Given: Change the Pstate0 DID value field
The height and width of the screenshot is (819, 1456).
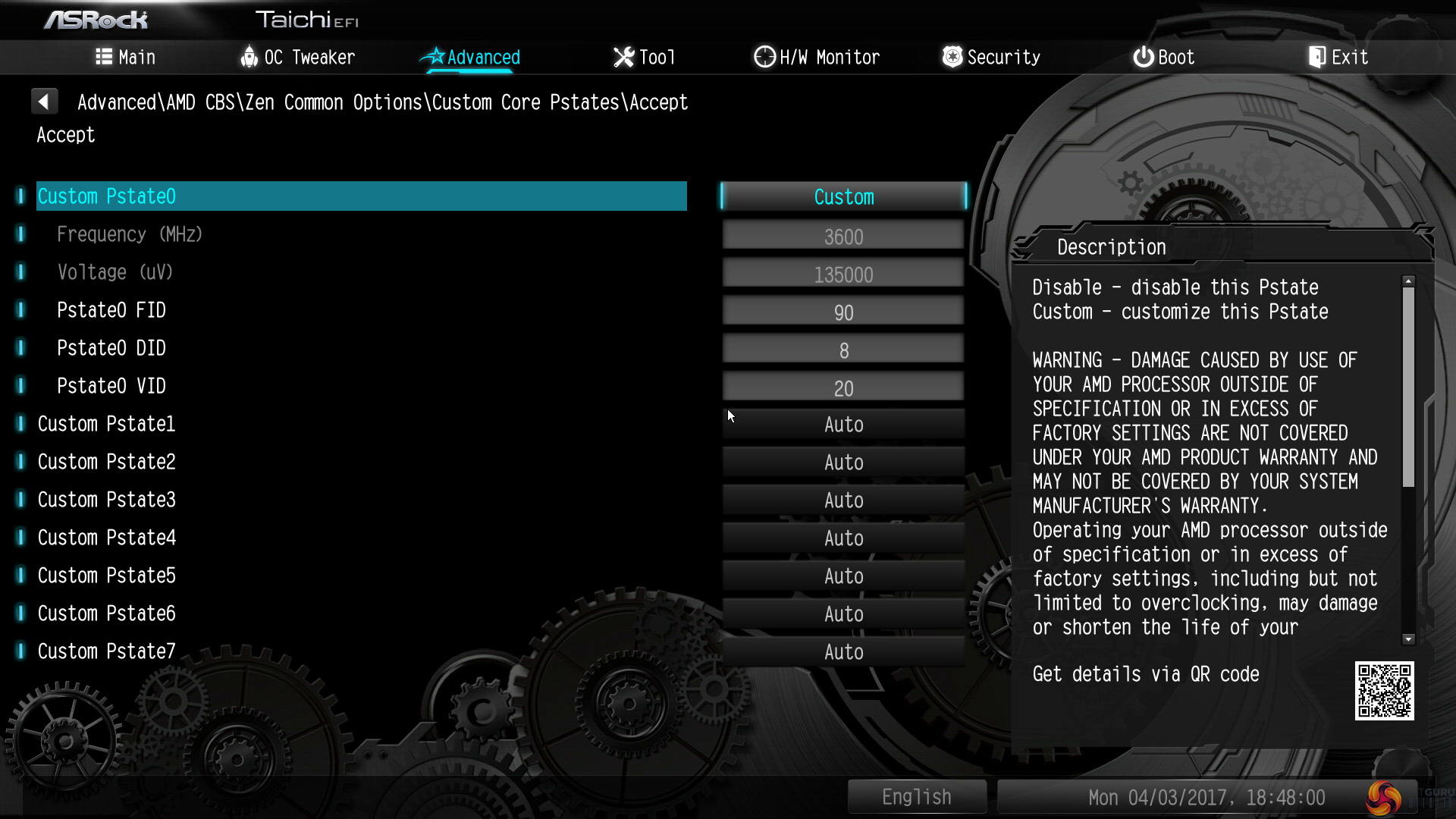Looking at the screenshot, I should [x=843, y=350].
